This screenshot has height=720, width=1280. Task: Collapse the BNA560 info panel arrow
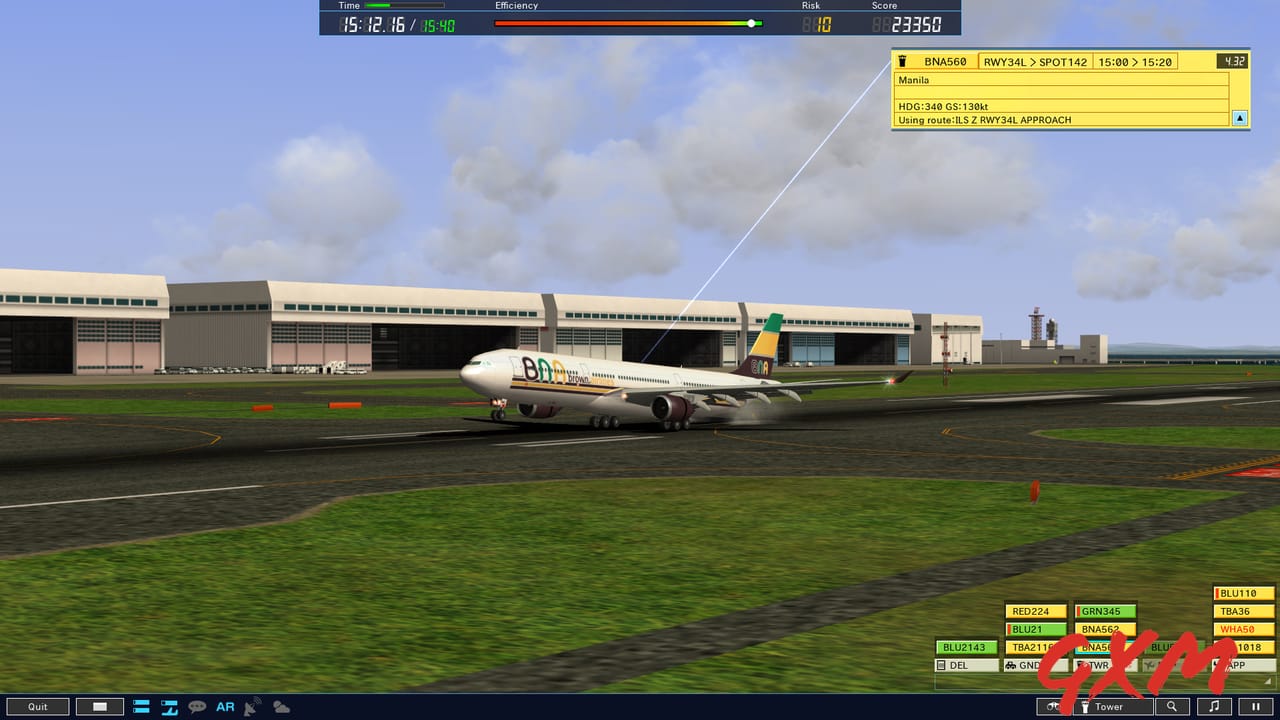click(1239, 118)
